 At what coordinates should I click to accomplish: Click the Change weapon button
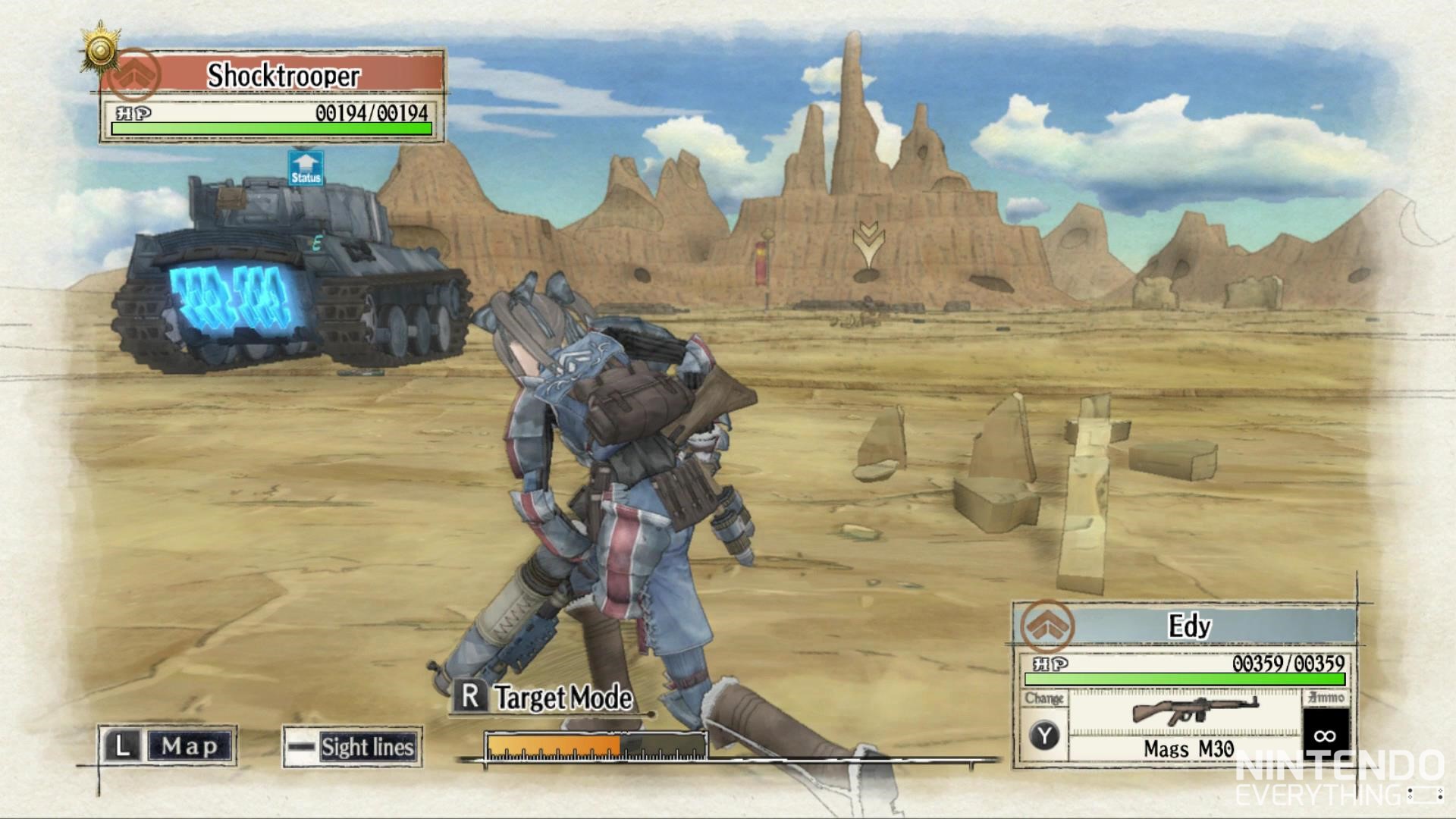click(1045, 734)
